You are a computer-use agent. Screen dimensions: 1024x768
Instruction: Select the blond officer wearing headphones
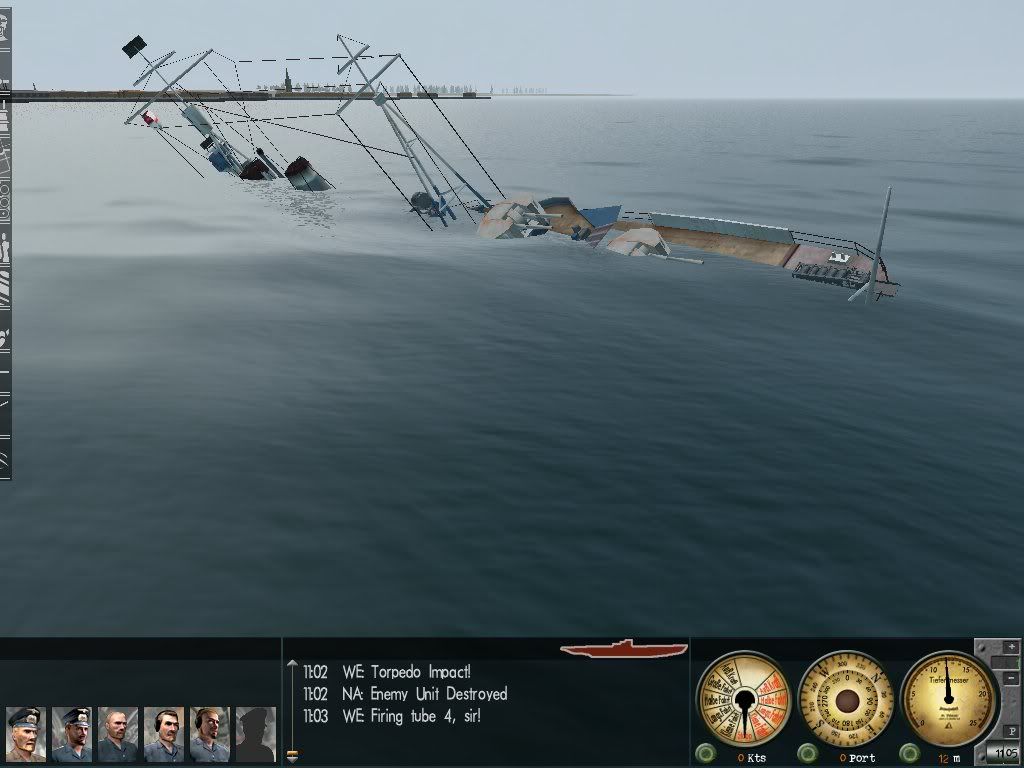[x=210, y=735]
